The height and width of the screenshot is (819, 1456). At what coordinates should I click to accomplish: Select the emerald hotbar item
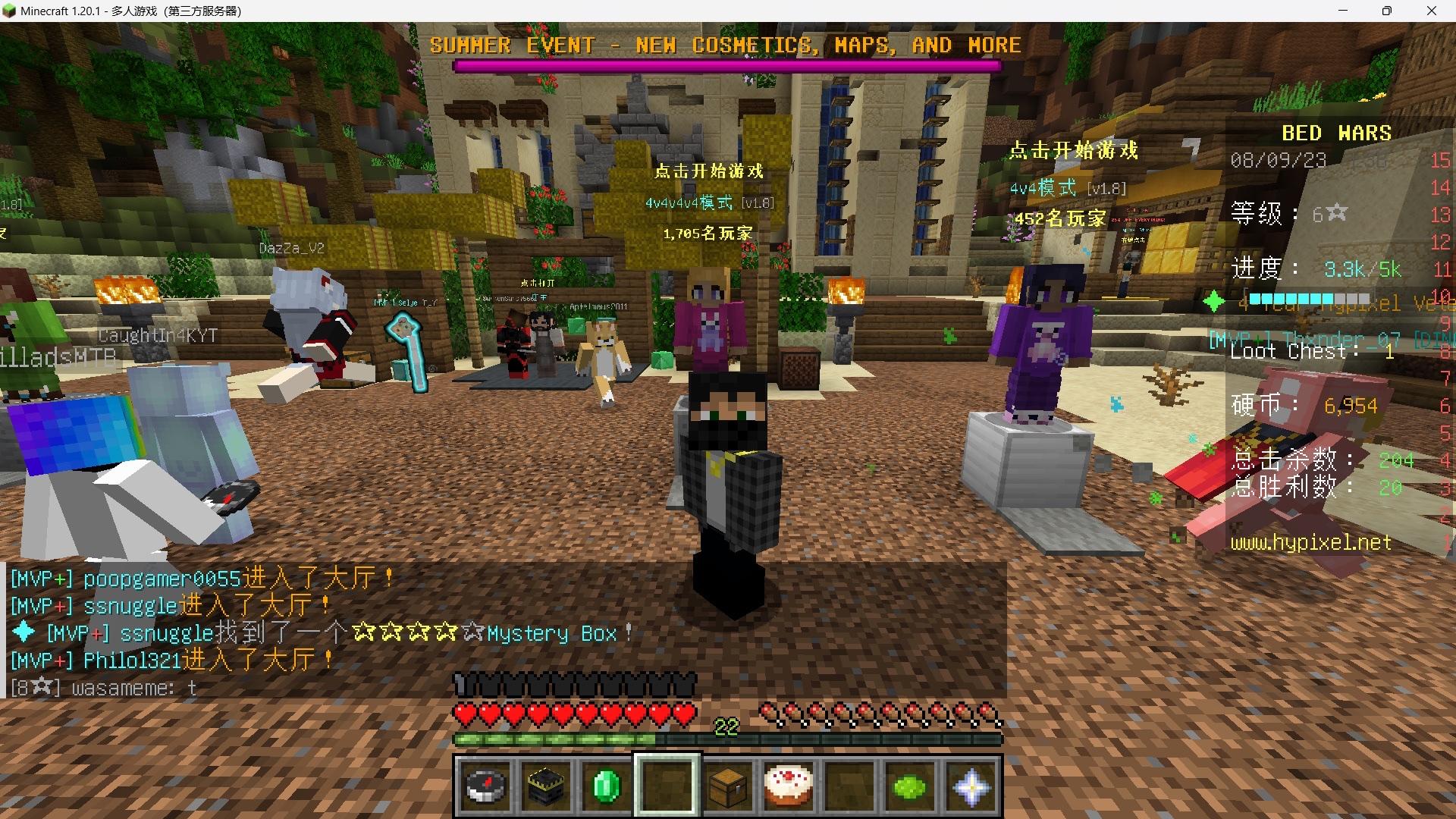click(607, 786)
